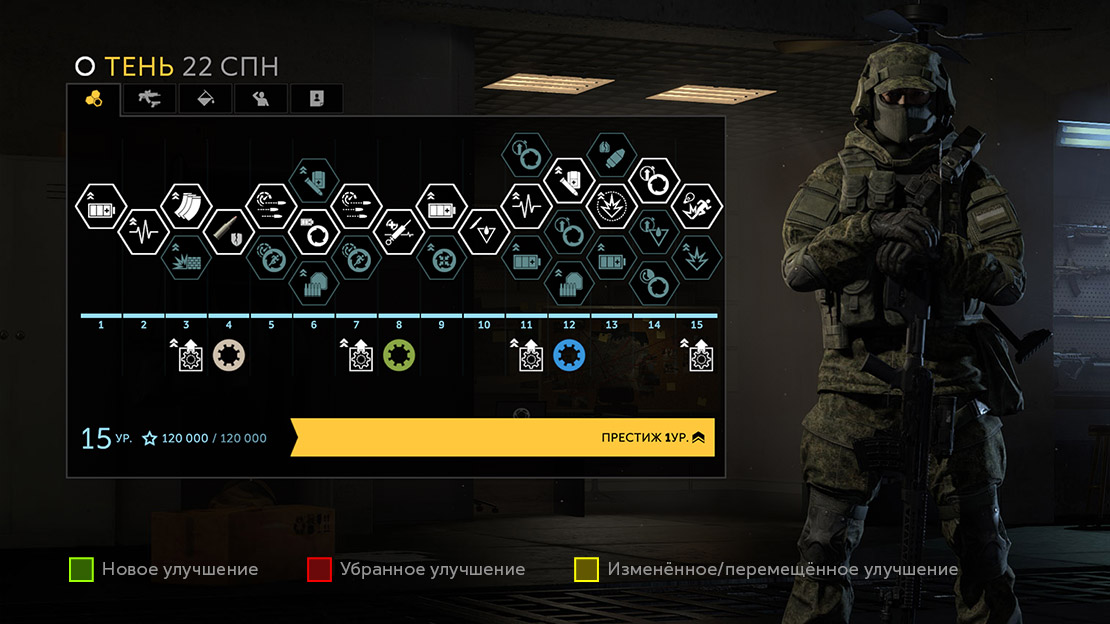Open the dossier document tab
This screenshot has height=624, width=1110.
tap(316, 98)
